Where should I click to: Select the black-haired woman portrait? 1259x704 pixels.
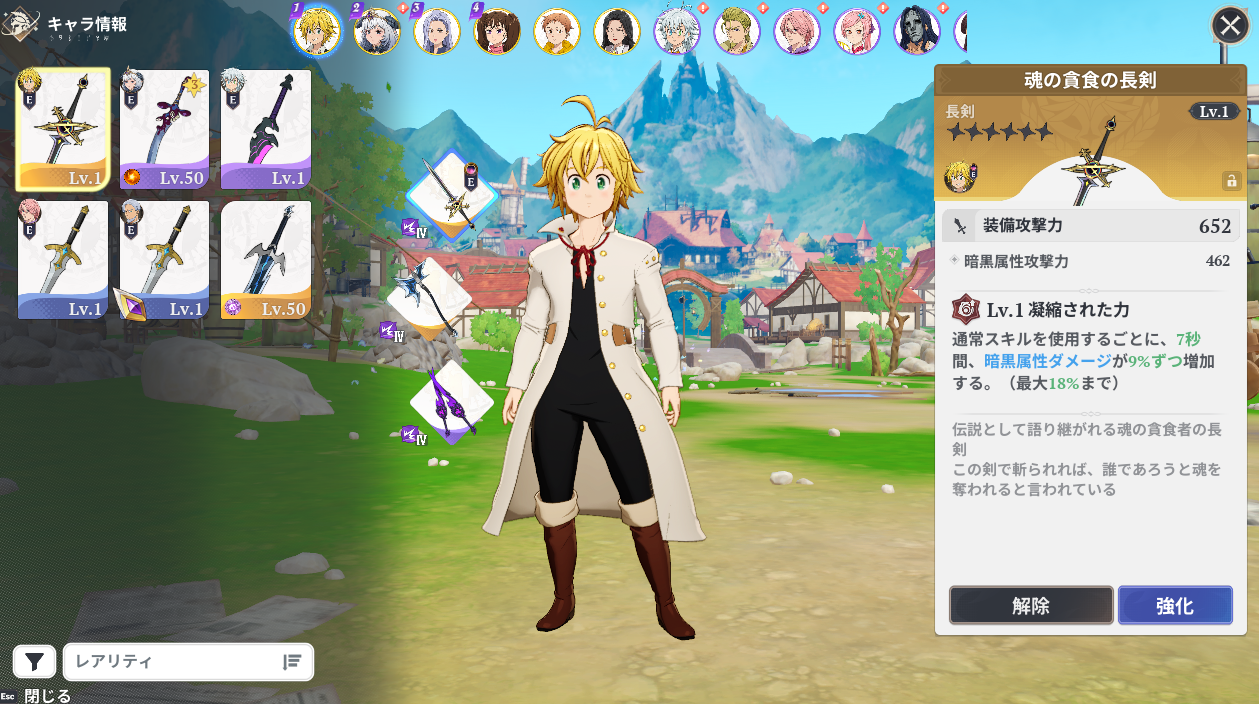(x=617, y=31)
